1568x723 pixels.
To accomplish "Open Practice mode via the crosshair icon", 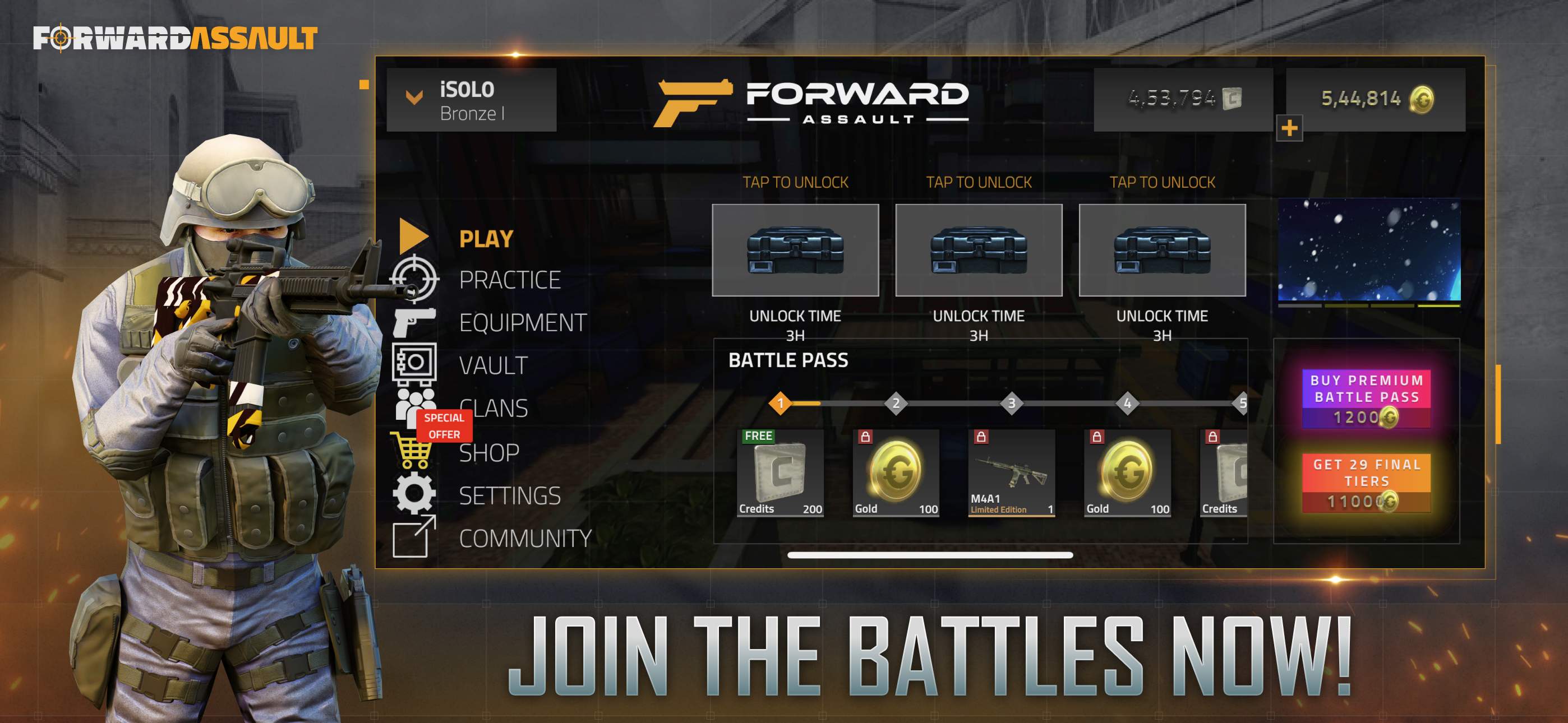I will pos(414,279).
